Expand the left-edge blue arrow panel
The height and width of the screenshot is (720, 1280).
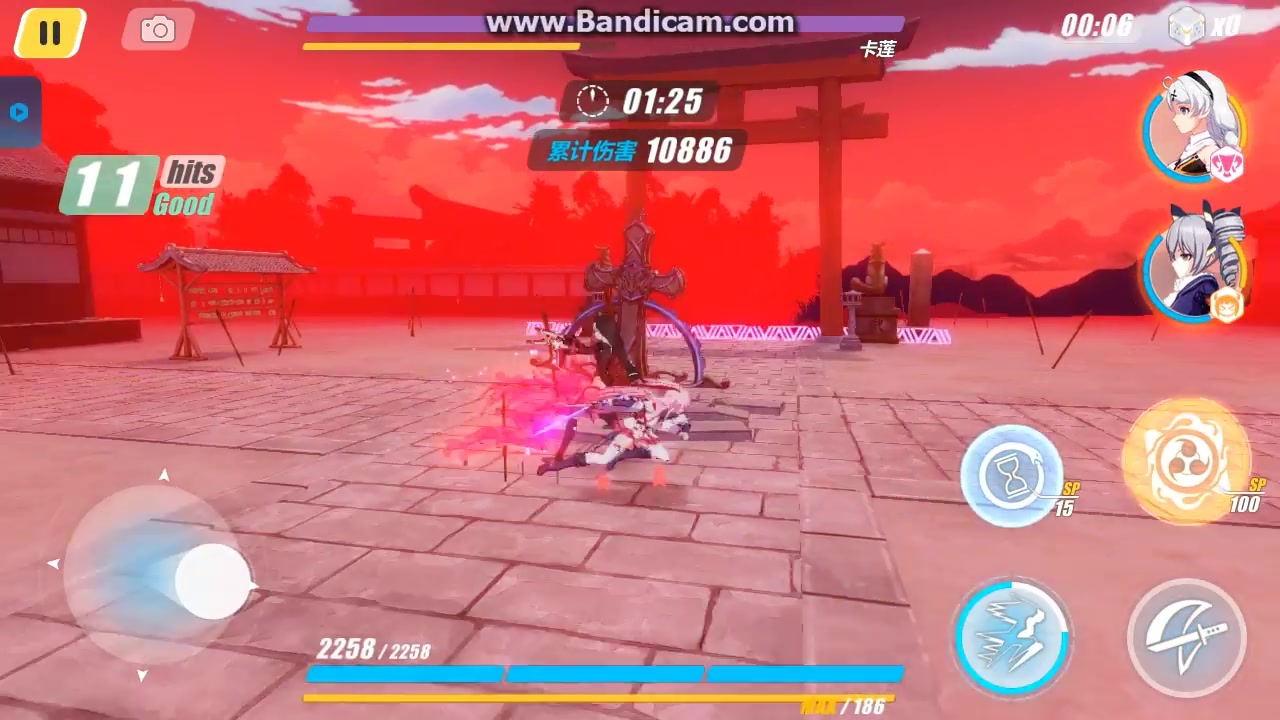(x=20, y=112)
